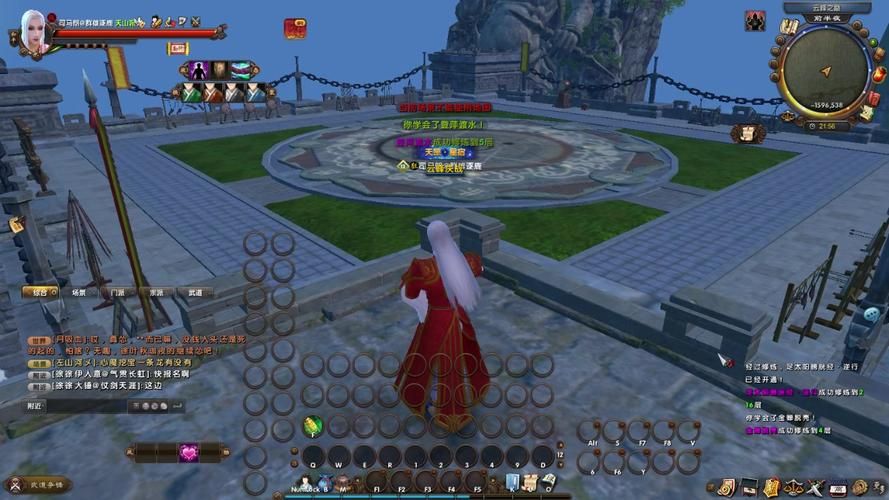Click the circular minimap
The width and height of the screenshot is (889, 500).
pyautogui.click(x=825, y=68)
